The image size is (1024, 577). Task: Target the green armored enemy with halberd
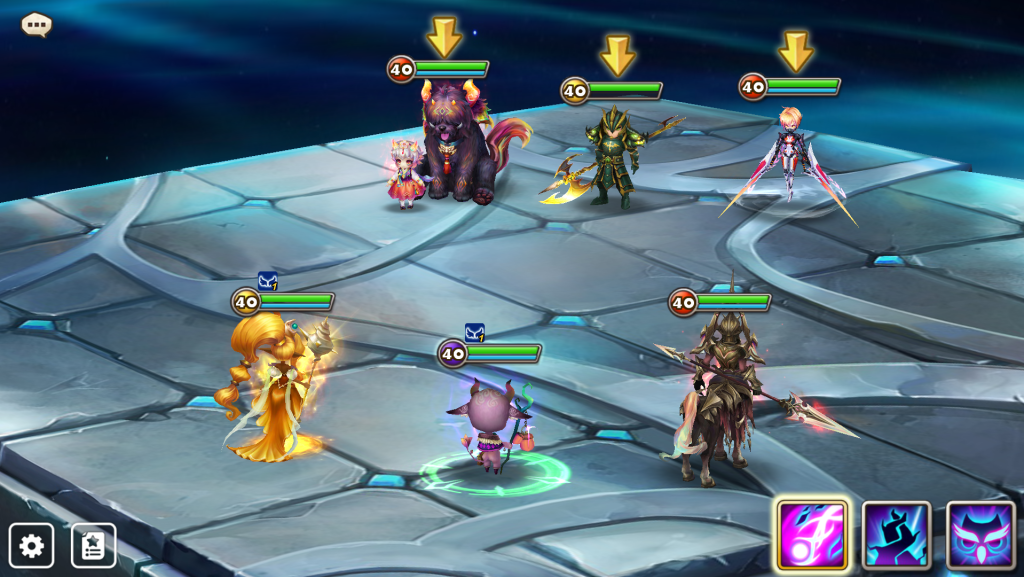[x=612, y=158]
